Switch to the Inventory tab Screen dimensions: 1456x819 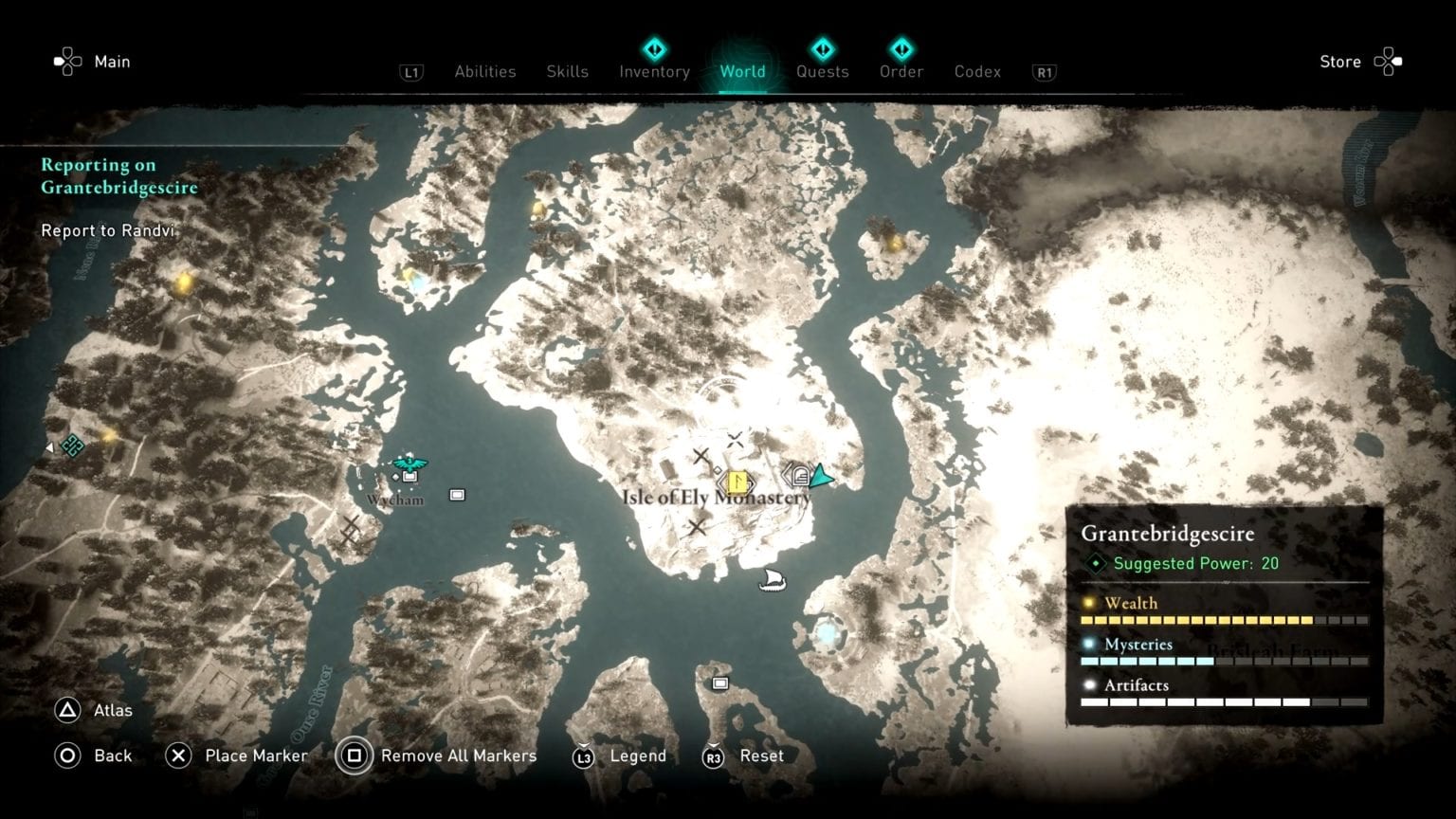pos(653,71)
